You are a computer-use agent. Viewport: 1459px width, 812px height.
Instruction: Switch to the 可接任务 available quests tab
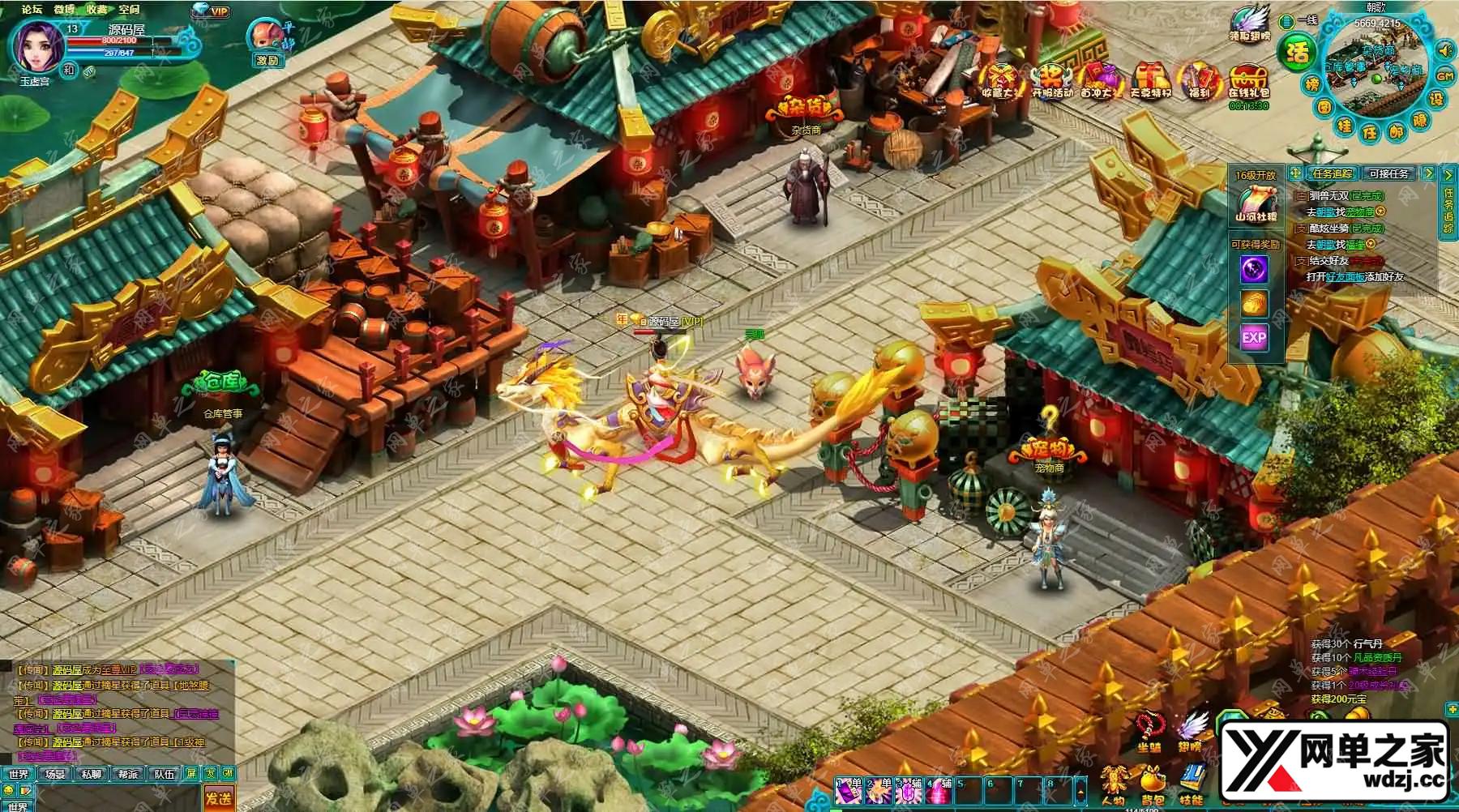(1388, 173)
